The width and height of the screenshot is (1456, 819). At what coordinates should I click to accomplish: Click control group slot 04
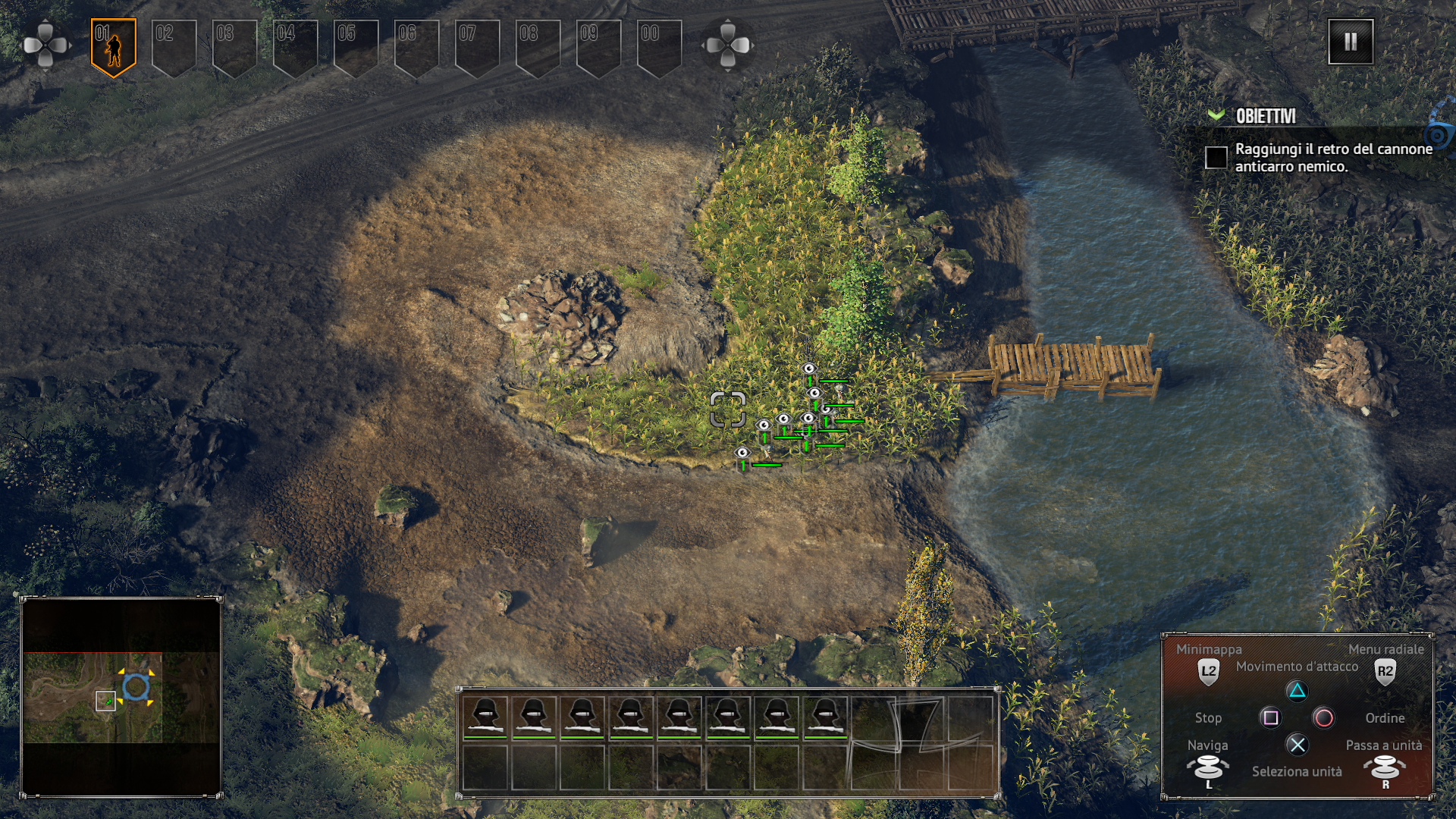click(x=296, y=47)
